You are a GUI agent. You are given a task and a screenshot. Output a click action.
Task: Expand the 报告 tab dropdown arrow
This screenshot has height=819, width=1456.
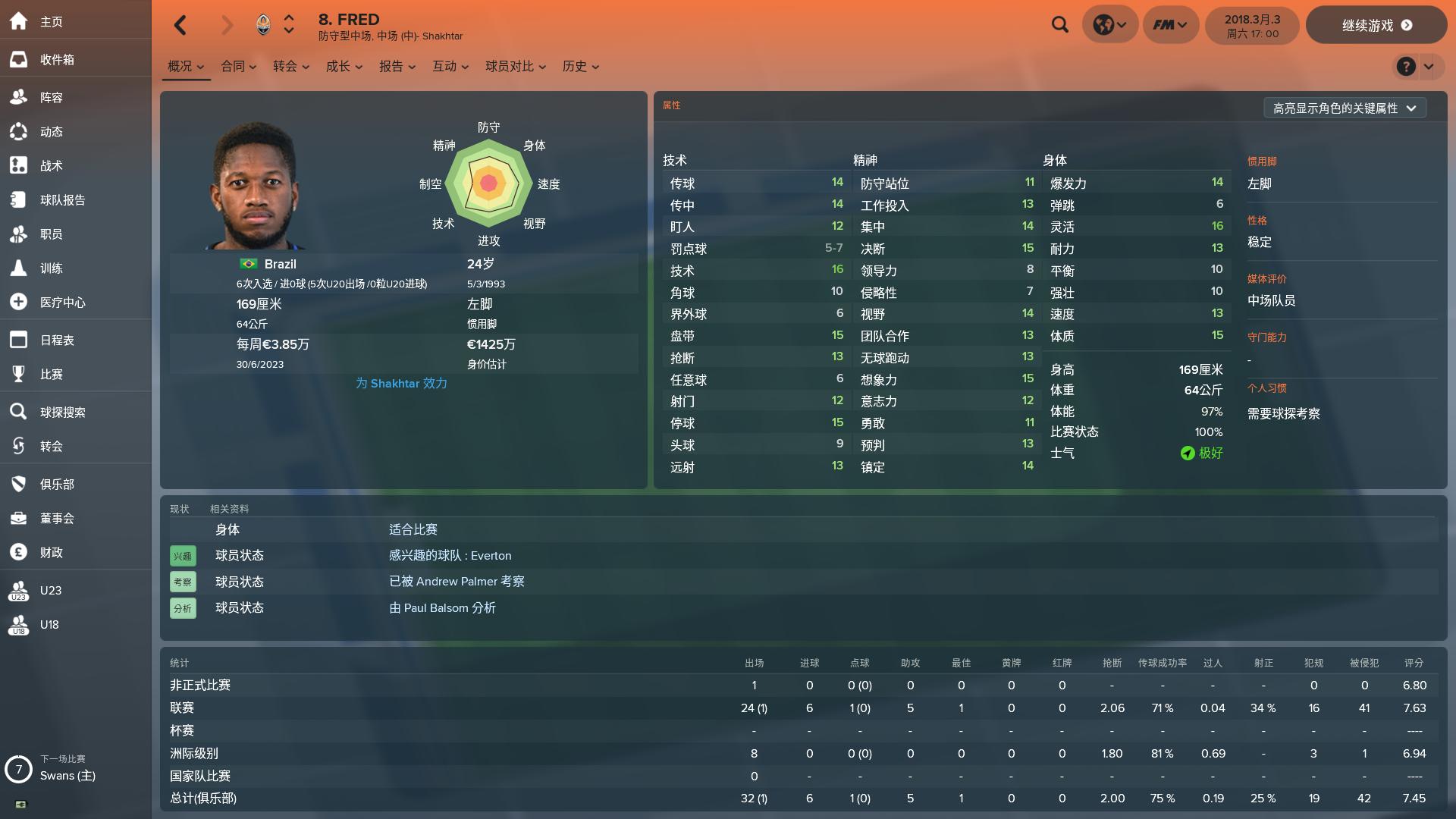point(415,67)
